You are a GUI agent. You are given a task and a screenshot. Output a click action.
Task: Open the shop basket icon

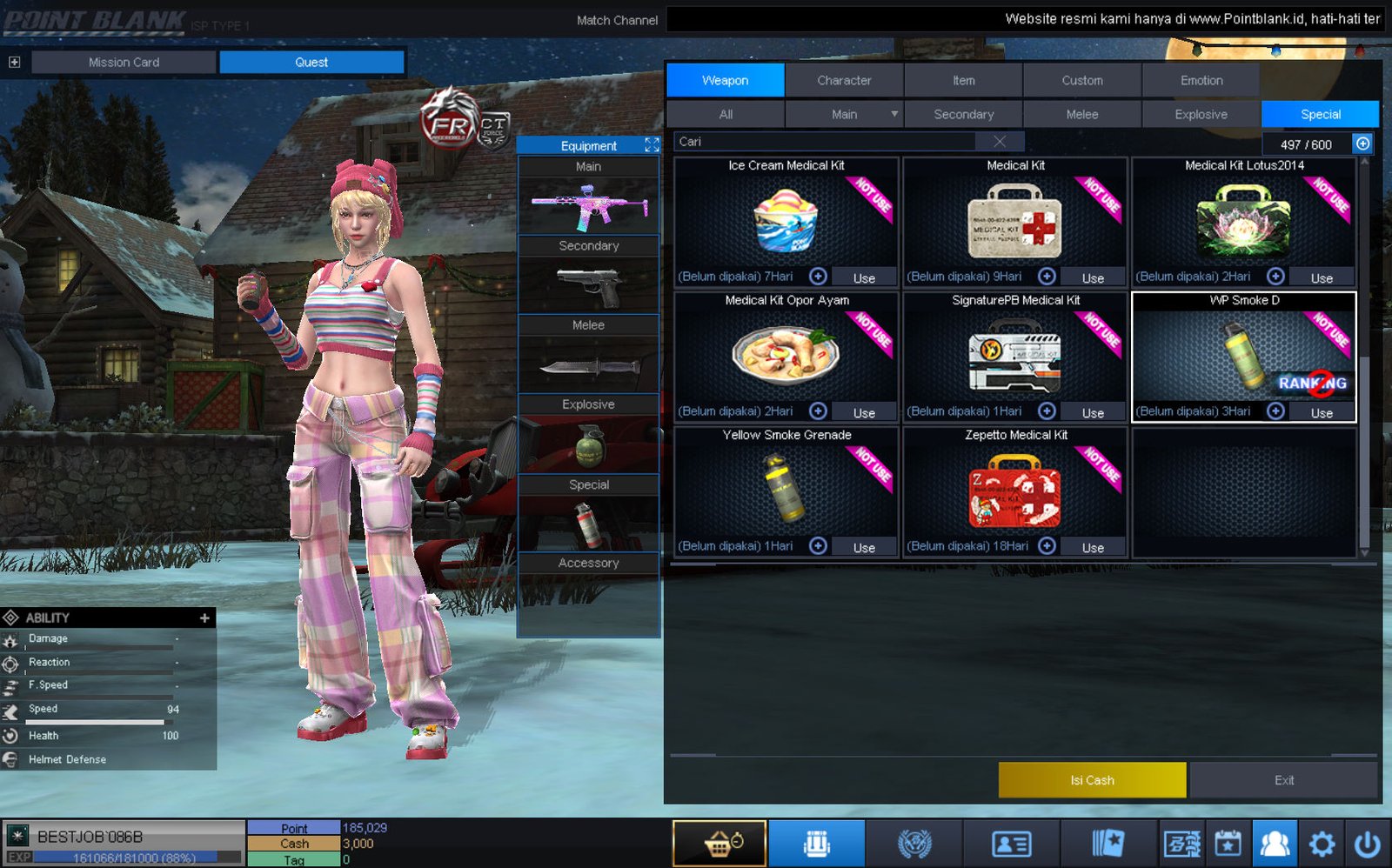(719, 844)
